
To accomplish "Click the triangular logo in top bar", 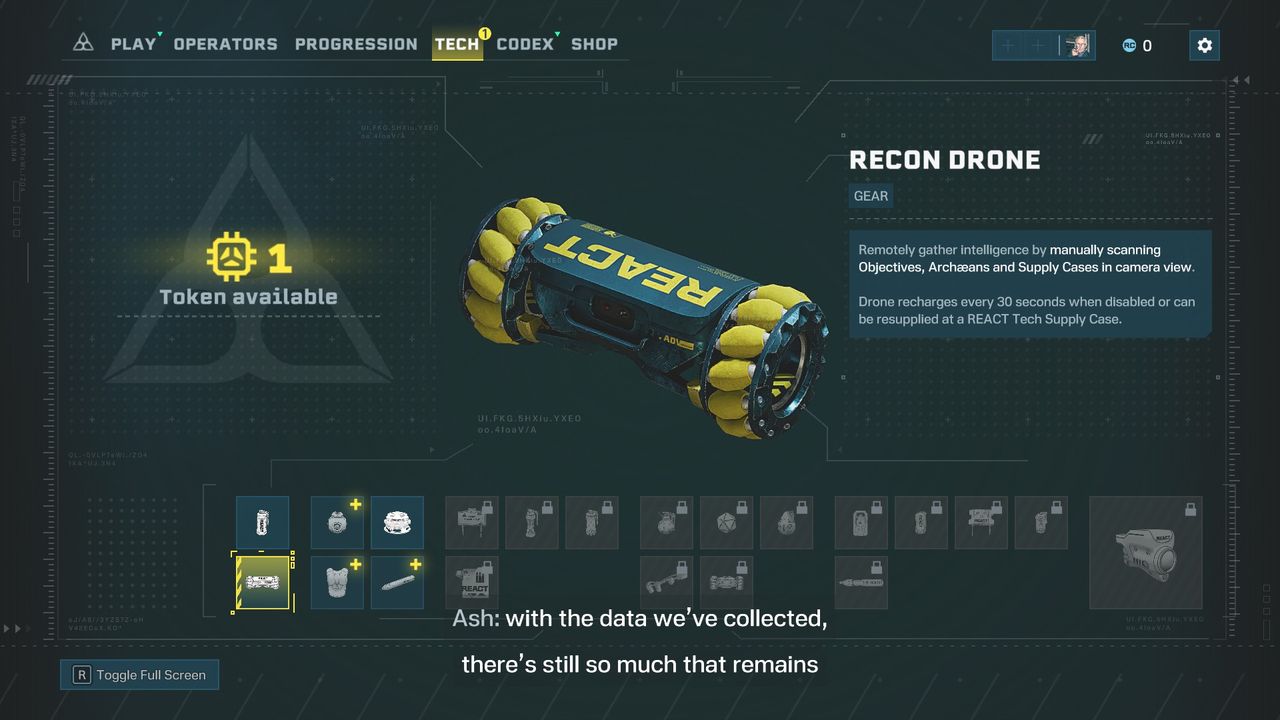I will [84, 43].
